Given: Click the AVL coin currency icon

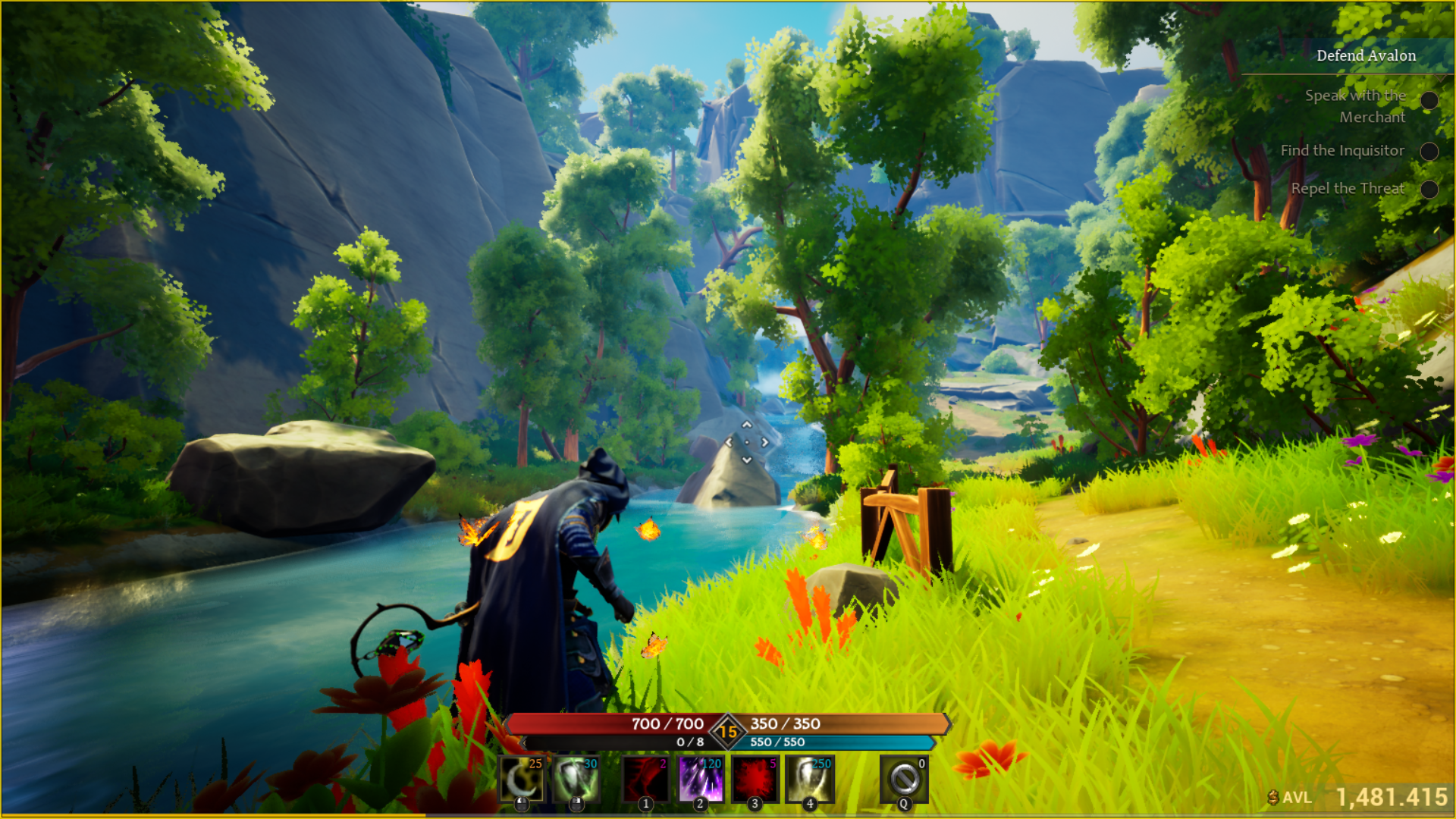Looking at the screenshot, I should coord(1275,797).
